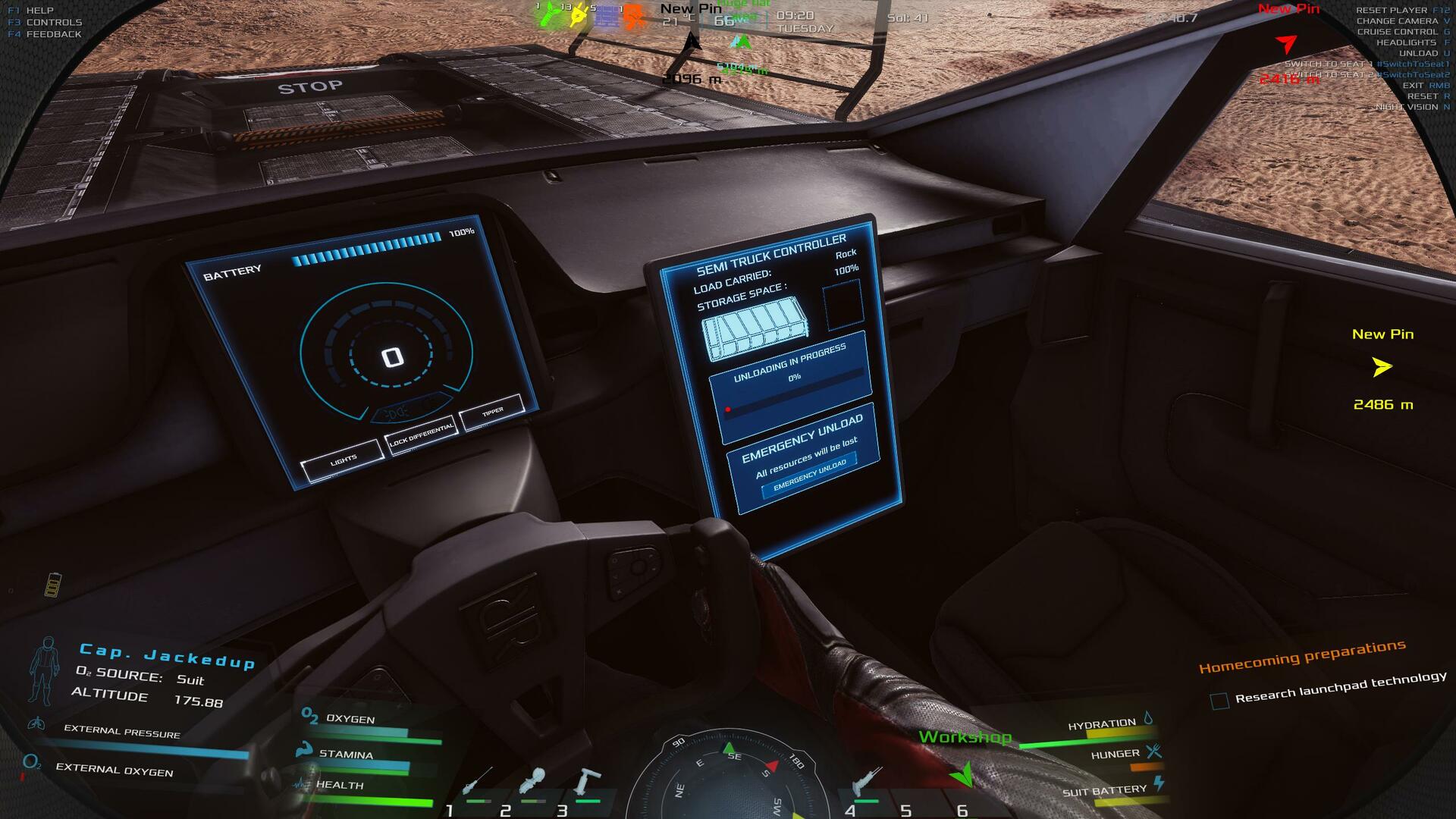
Task: Select hotbar slot 1 syringe-like tool
Action: tap(477, 783)
